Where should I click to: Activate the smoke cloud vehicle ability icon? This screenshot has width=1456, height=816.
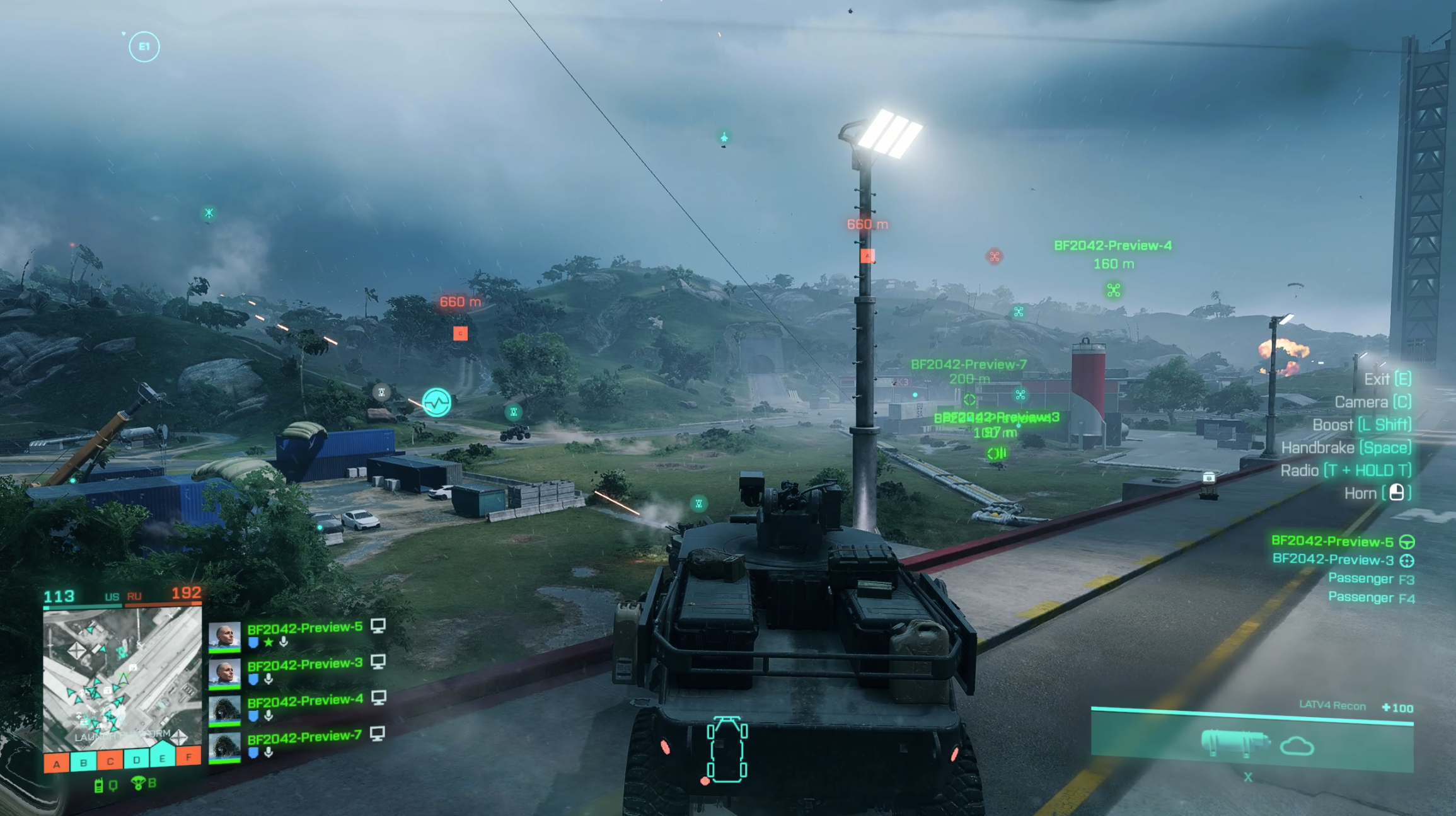click(x=1297, y=747)
